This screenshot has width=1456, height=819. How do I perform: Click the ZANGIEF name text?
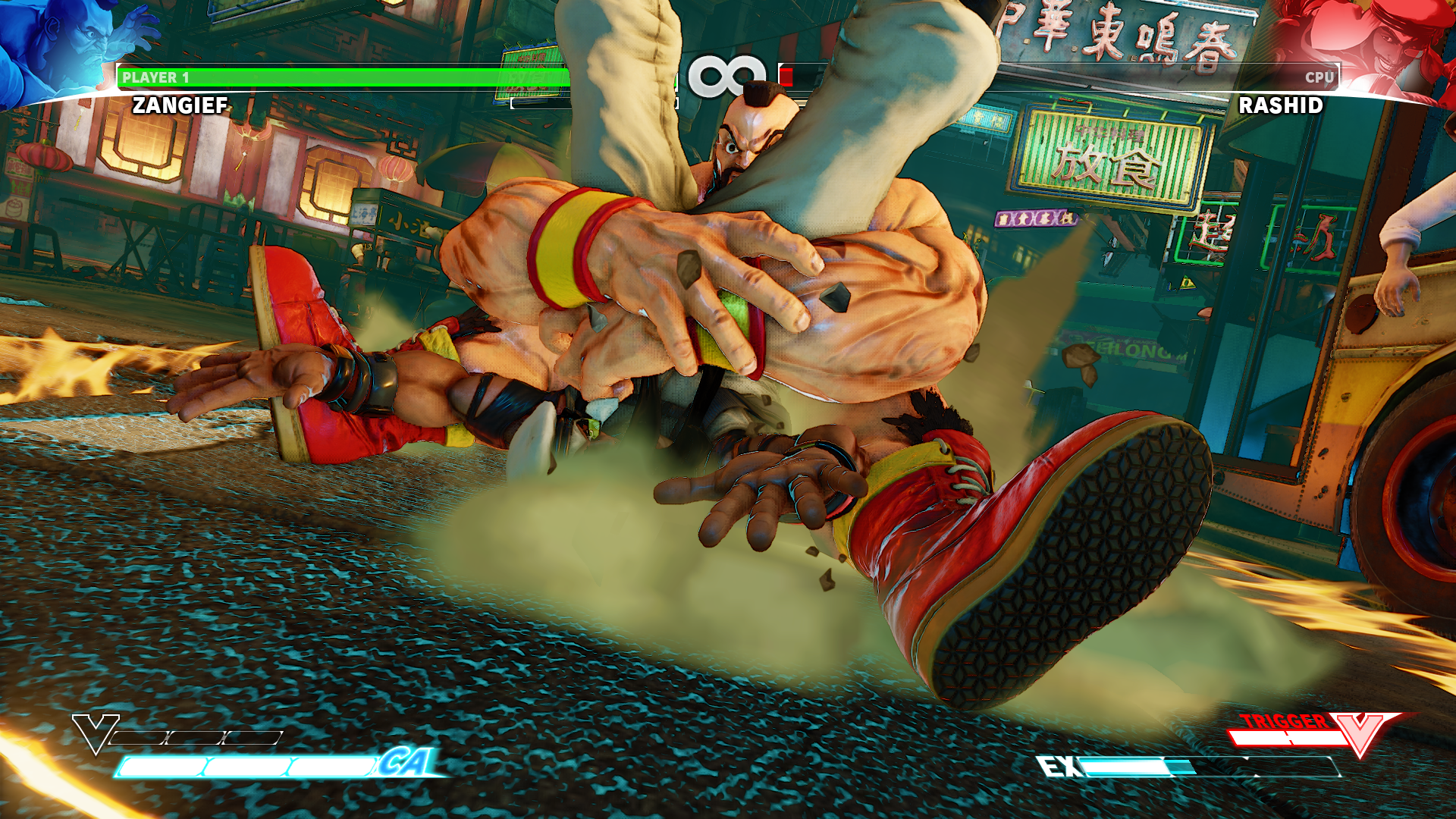coord(178,106)
